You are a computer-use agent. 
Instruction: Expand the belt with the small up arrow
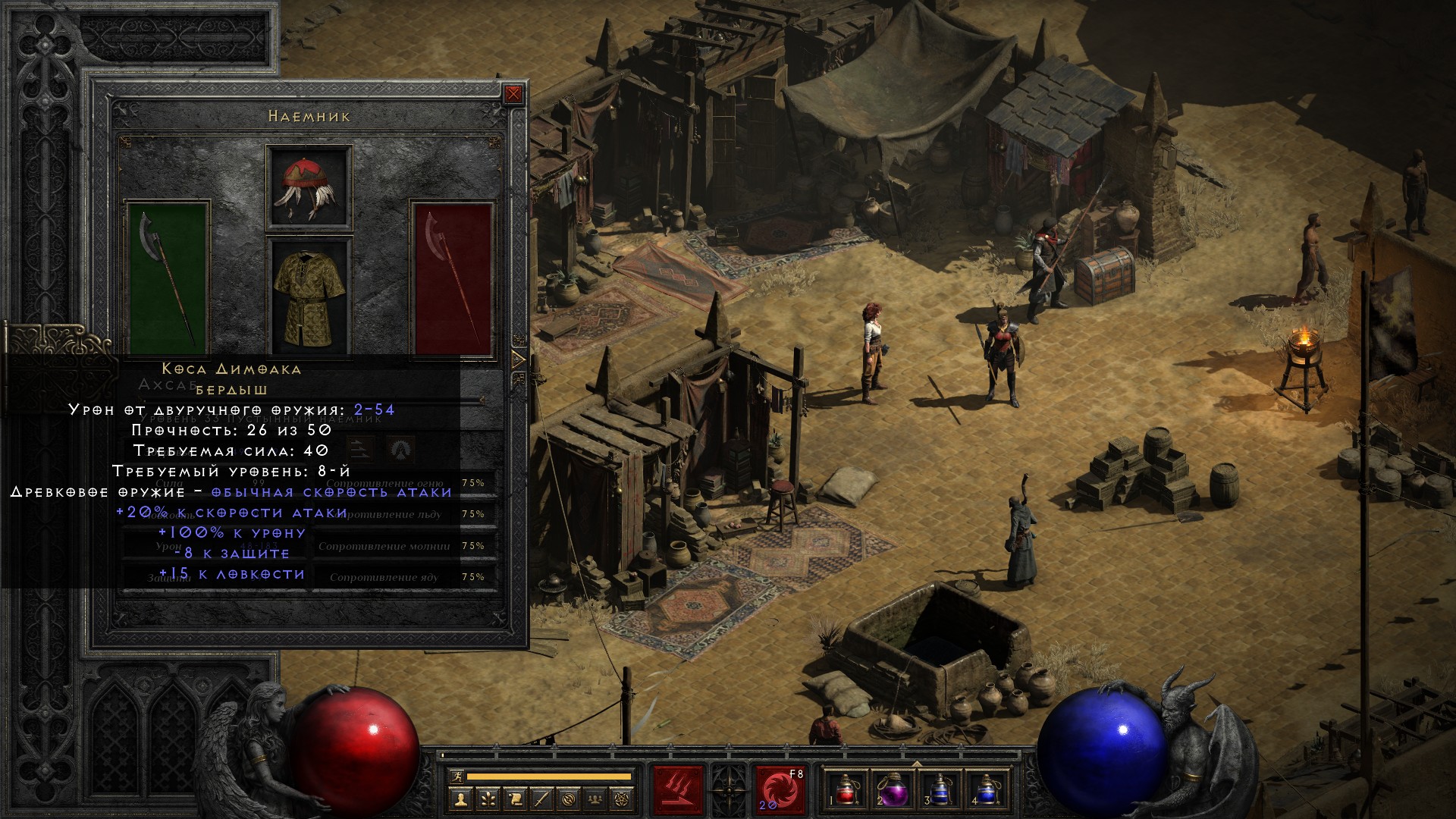pyautogui.click(x=916, y=763)
